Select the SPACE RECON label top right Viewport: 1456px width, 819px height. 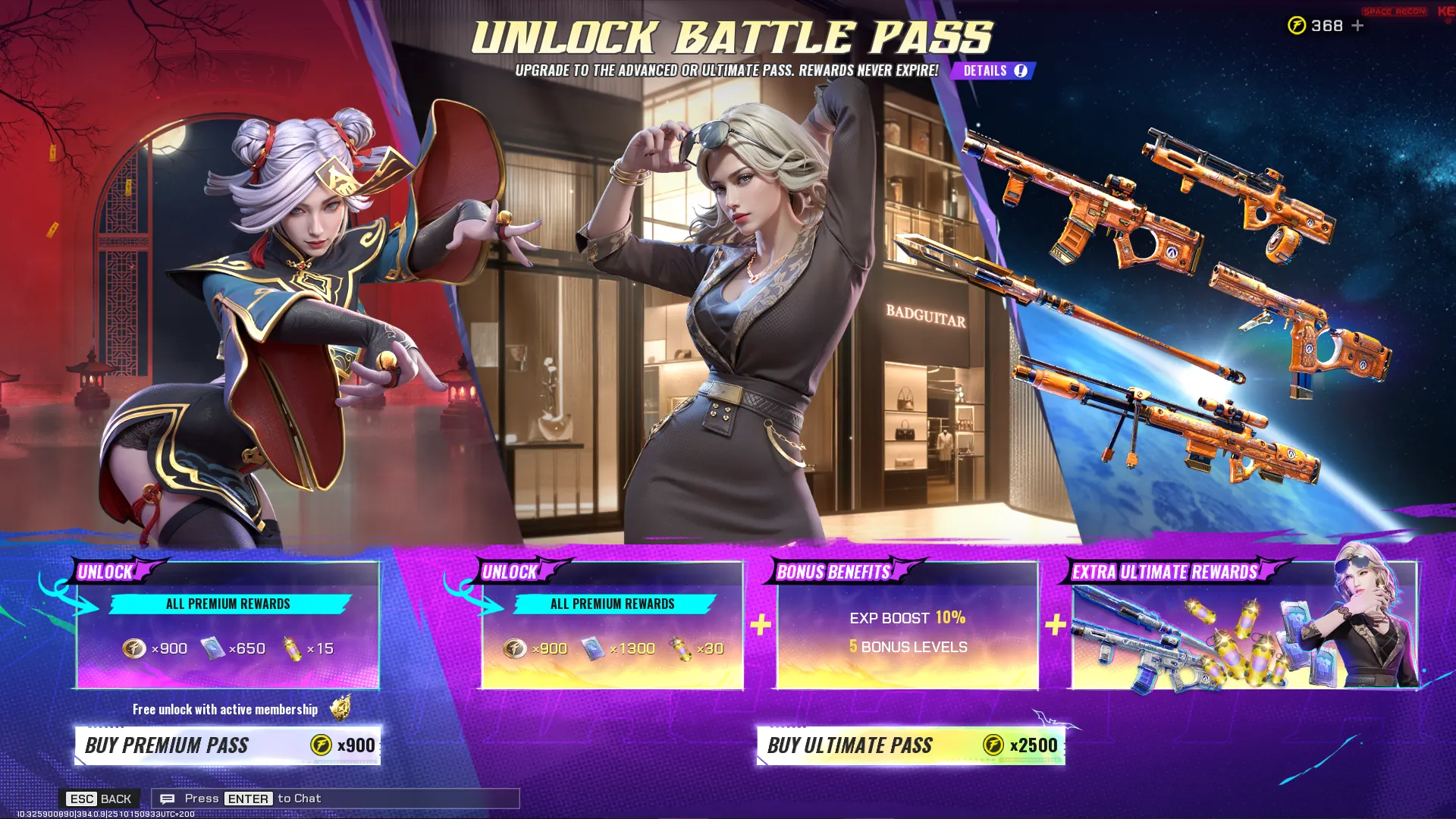tap(1394, 11)
